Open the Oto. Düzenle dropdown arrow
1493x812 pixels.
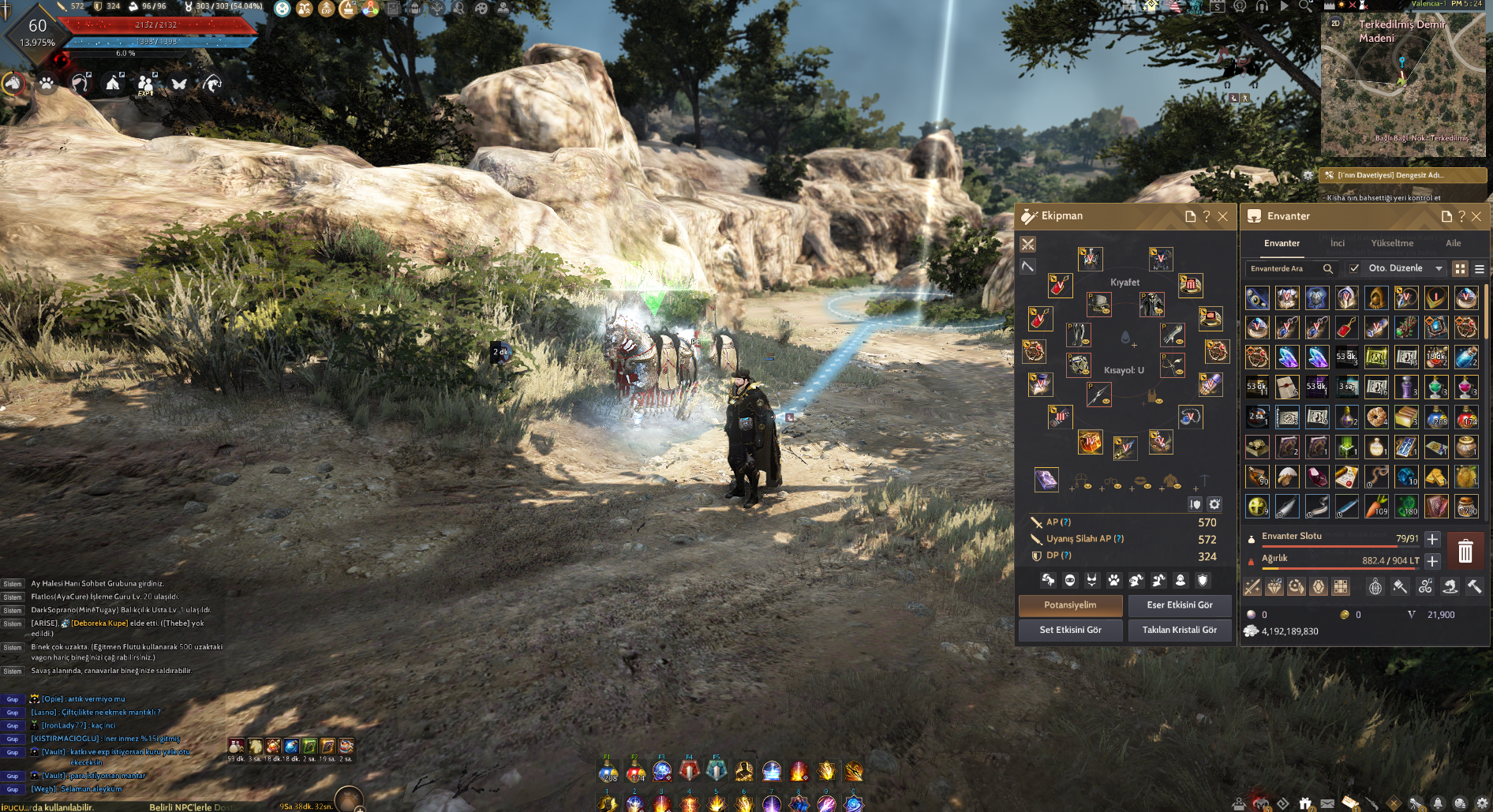pyautogui.click(x=1438, y=268)
